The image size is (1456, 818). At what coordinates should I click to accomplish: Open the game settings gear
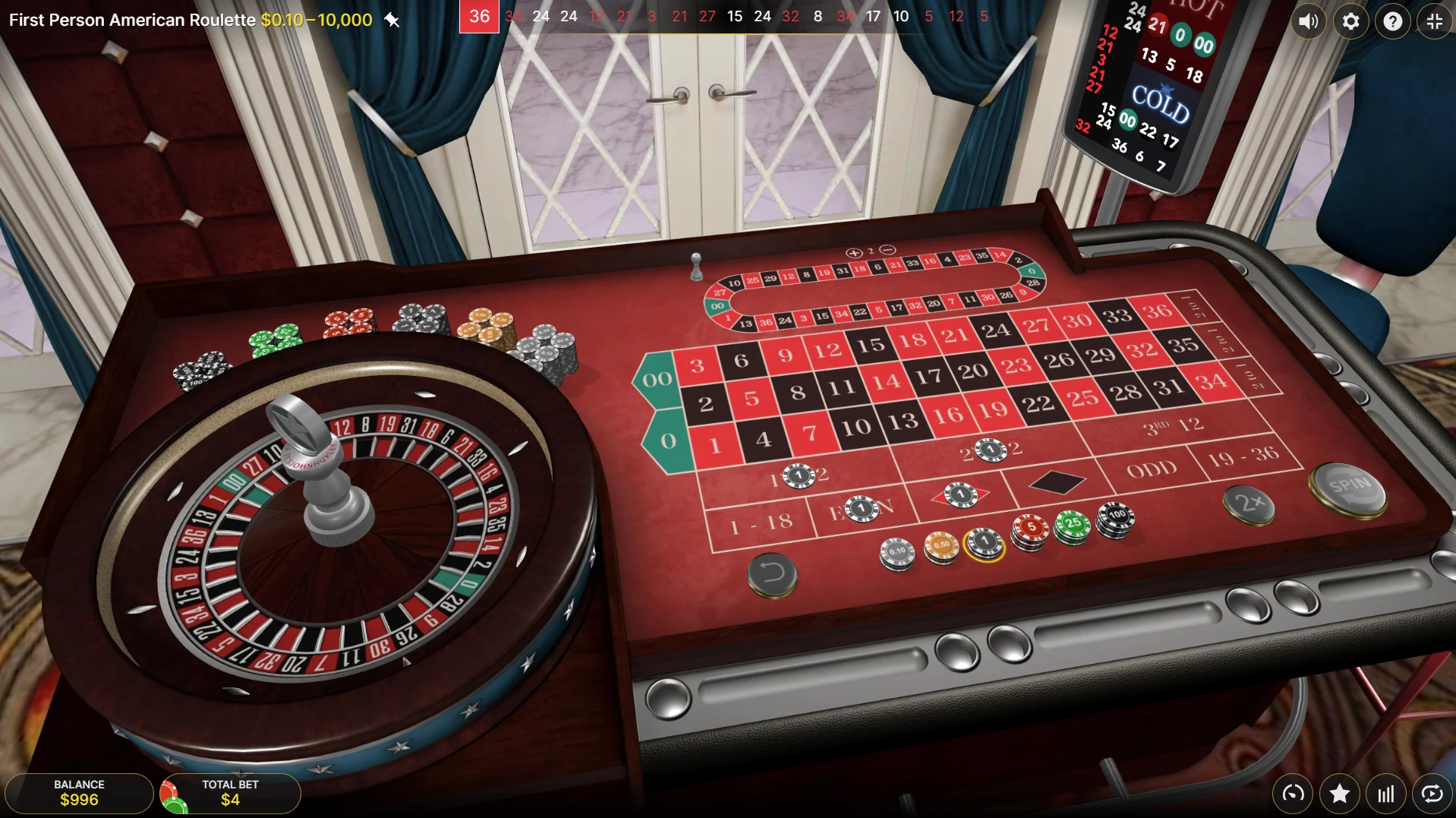pyautogui.click(x=1350, y=21)
